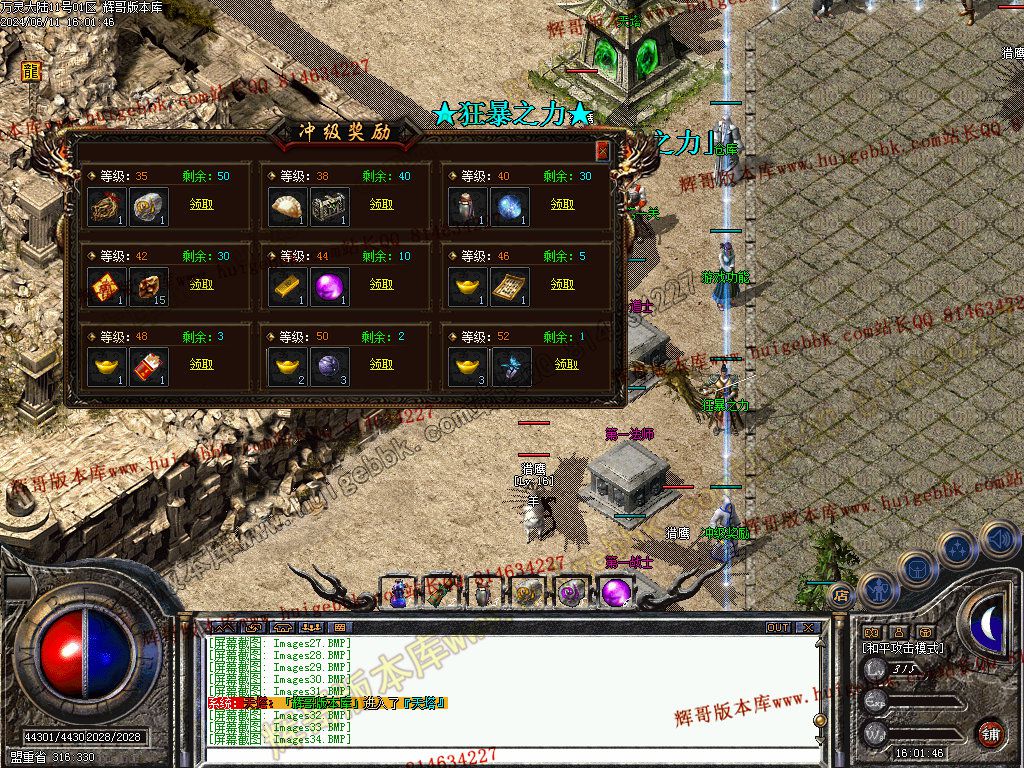Viewport: 1024px width, 768px height.
Task: Select the abacus item in level 46 reward
Action: pyautogui.click(x=510, y=287)
